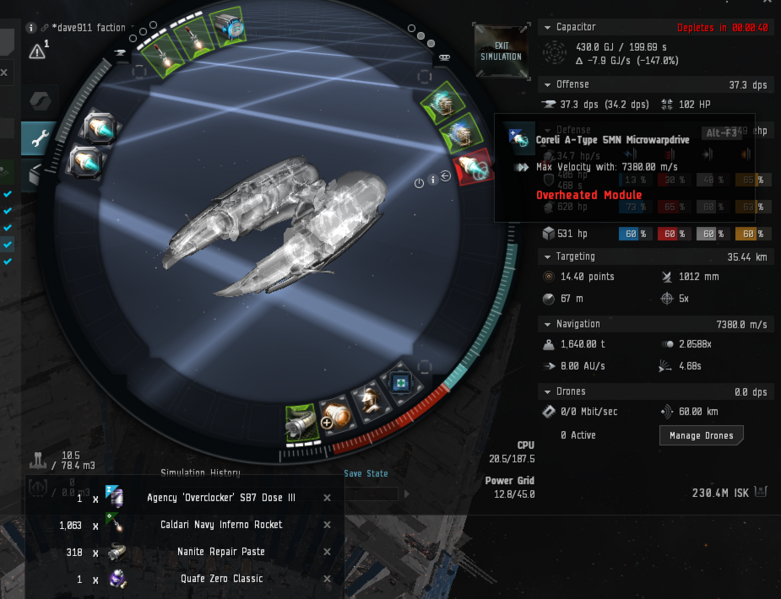Show info for dave911 faction fitting
The width and height of the screenshot is (781, 599).
(32, 28)
